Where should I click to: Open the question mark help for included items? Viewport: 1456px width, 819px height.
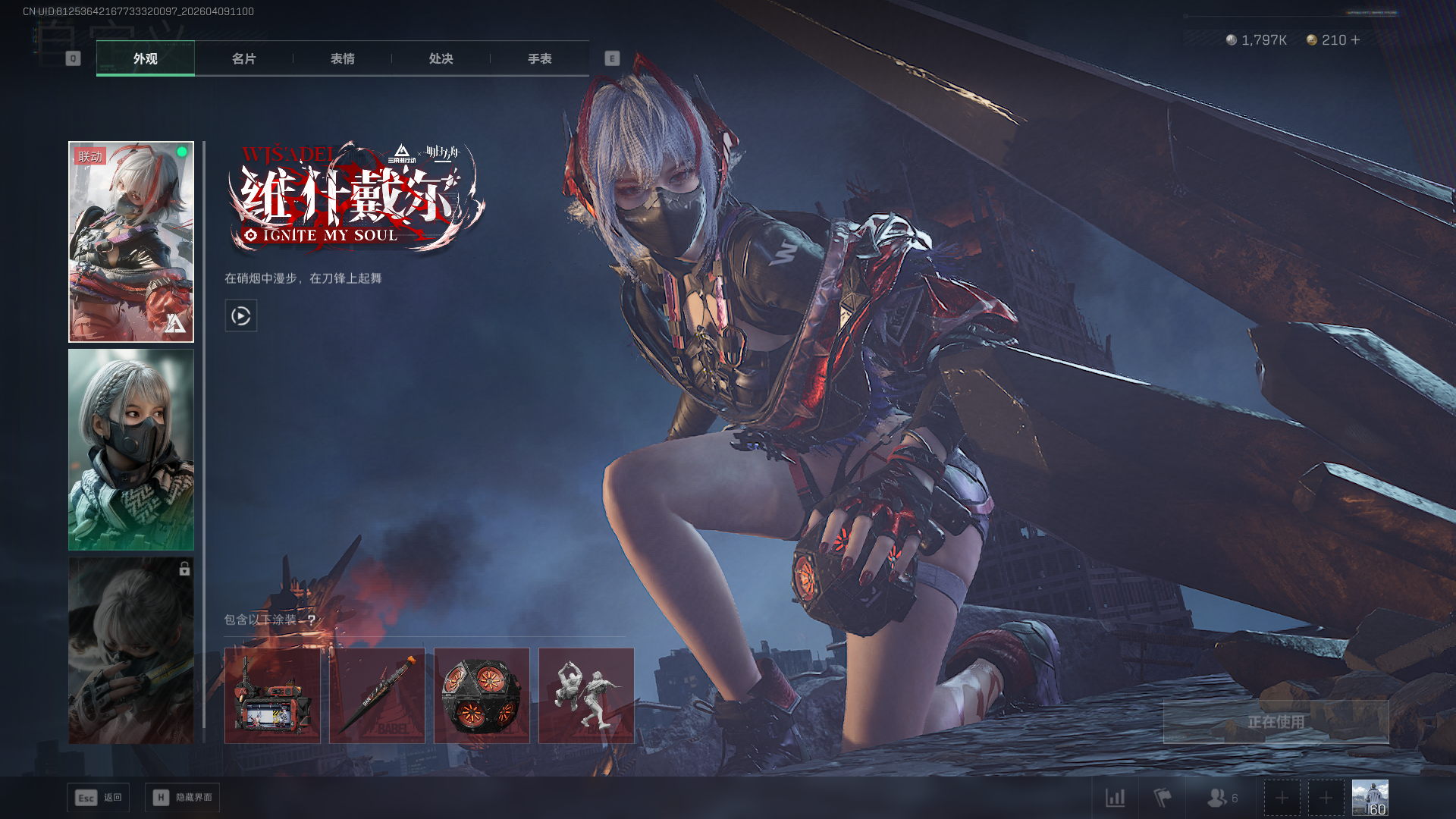pos(311,620)
